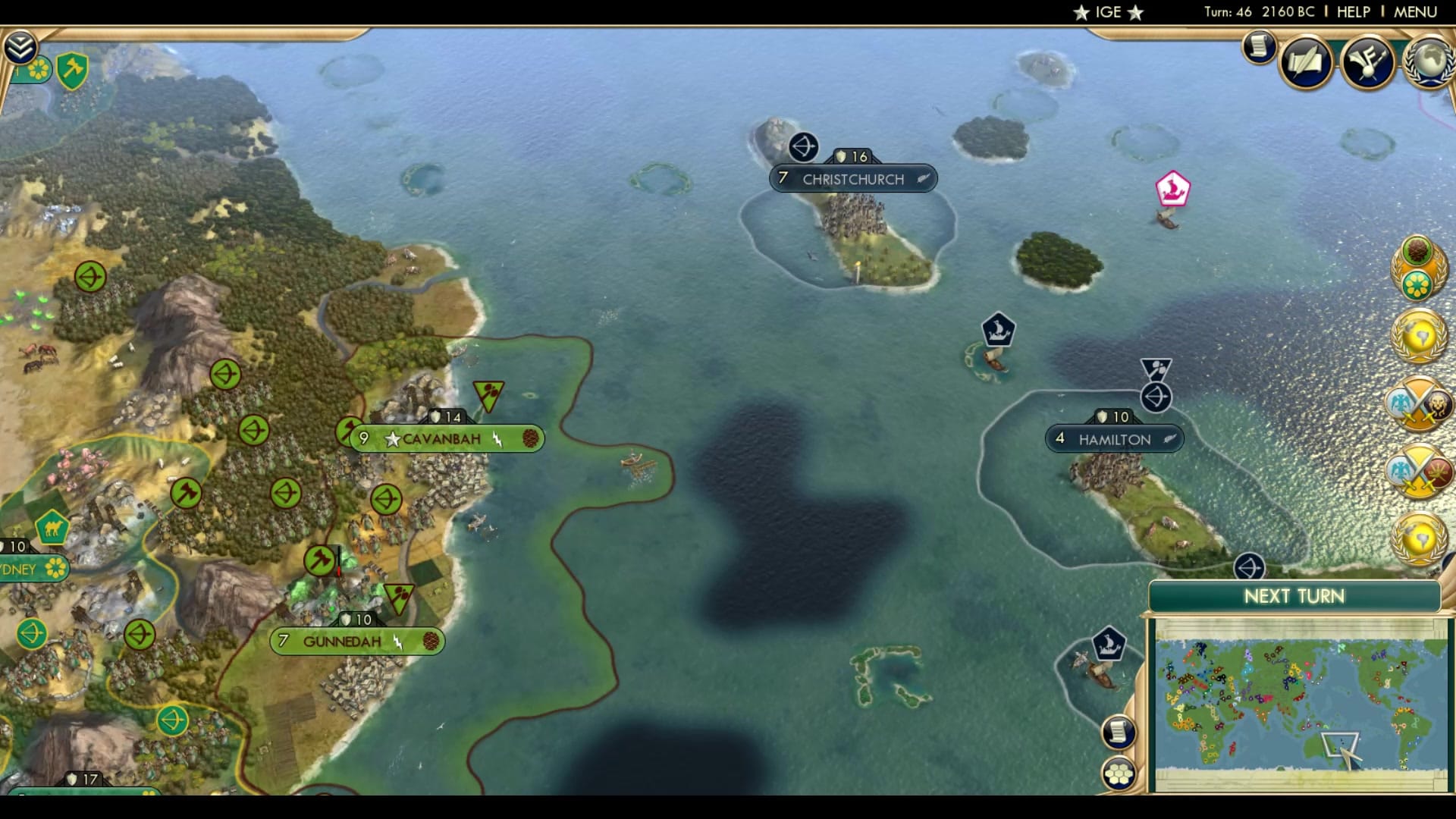Open the Diplomacy globe overview
The width and height of the screenshot is (1456, 819).
1430,61
